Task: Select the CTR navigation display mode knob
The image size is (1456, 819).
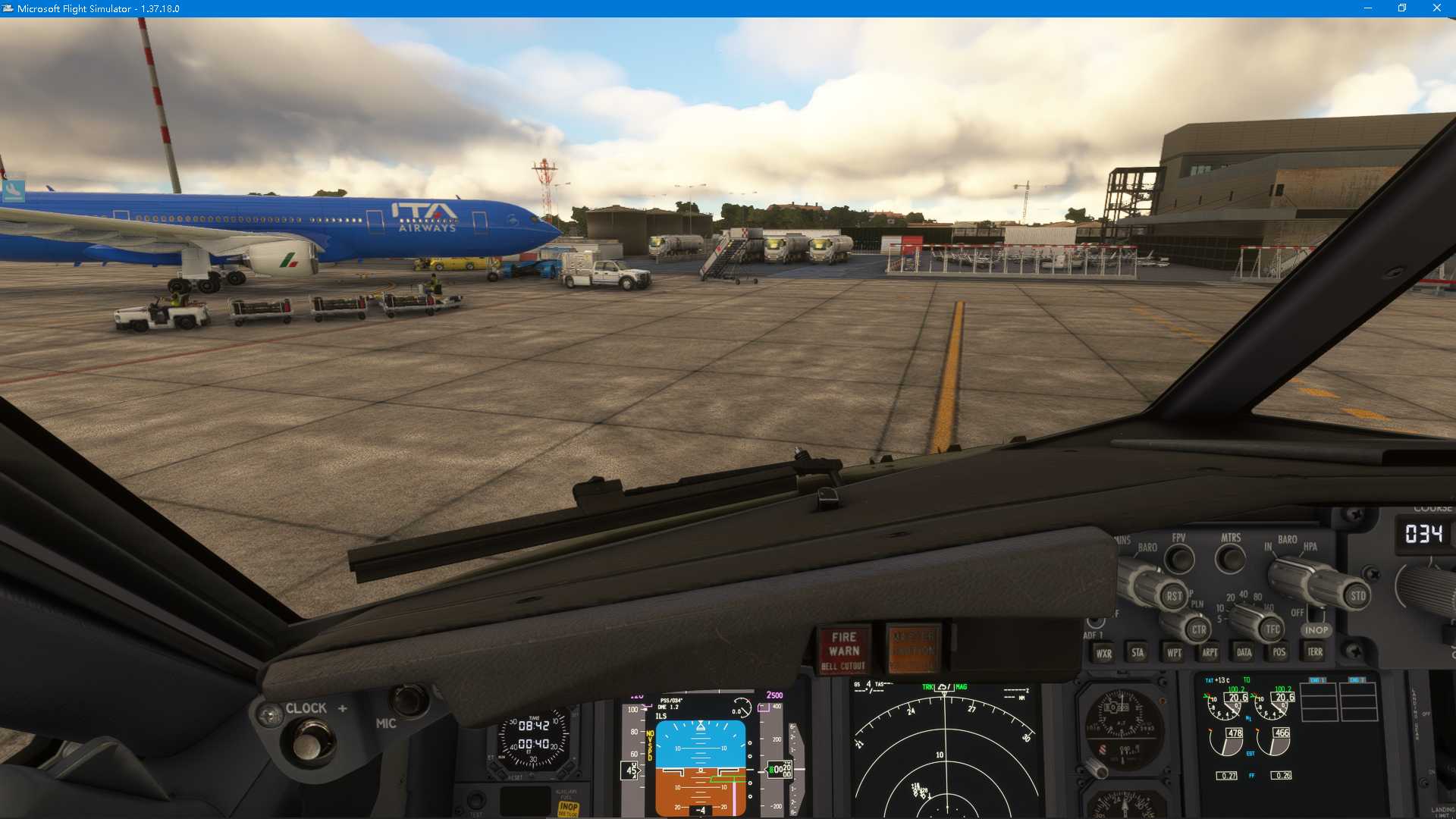Action: [1198, 629]
